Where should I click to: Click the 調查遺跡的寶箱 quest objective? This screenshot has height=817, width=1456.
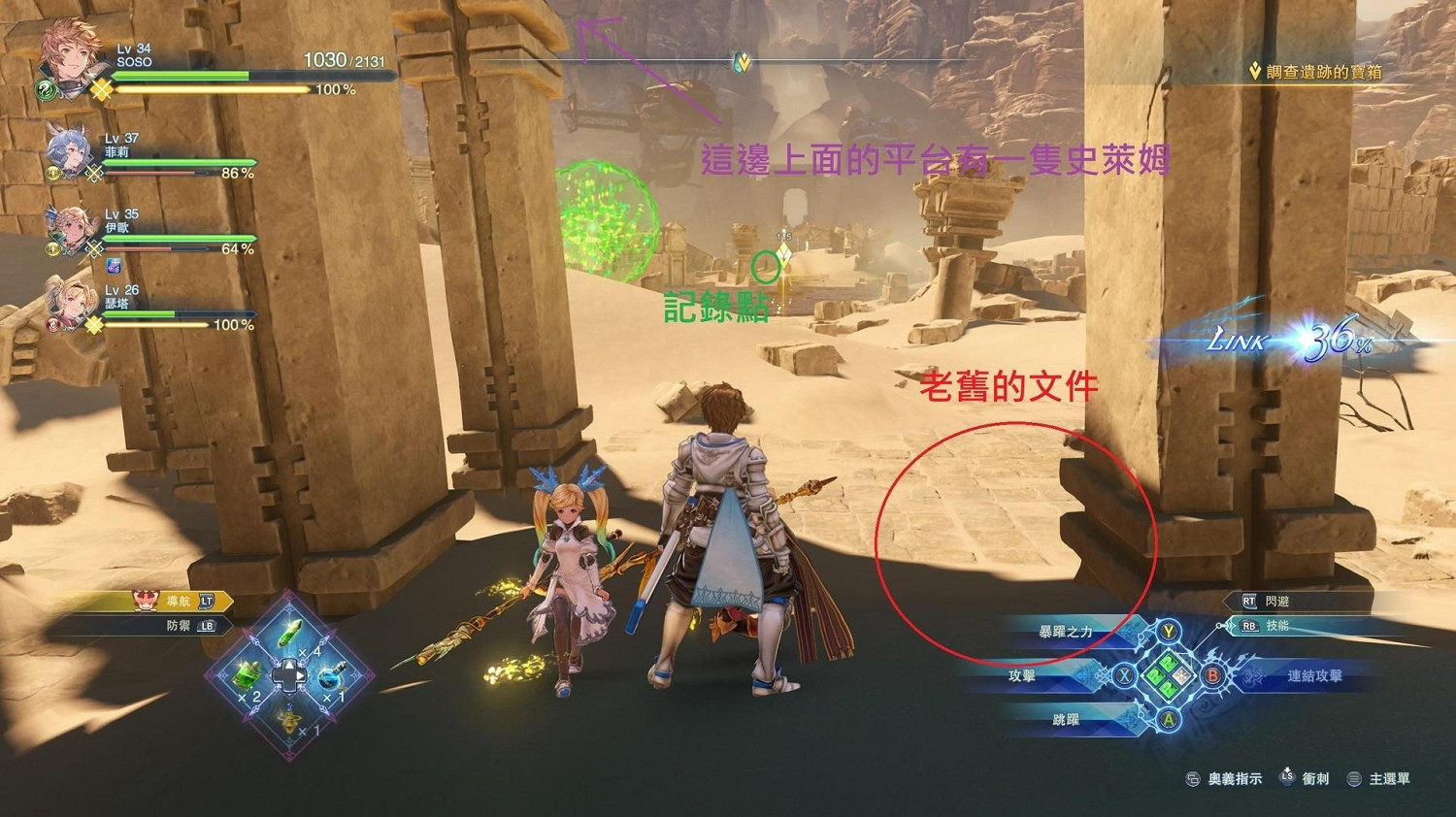1315,70
